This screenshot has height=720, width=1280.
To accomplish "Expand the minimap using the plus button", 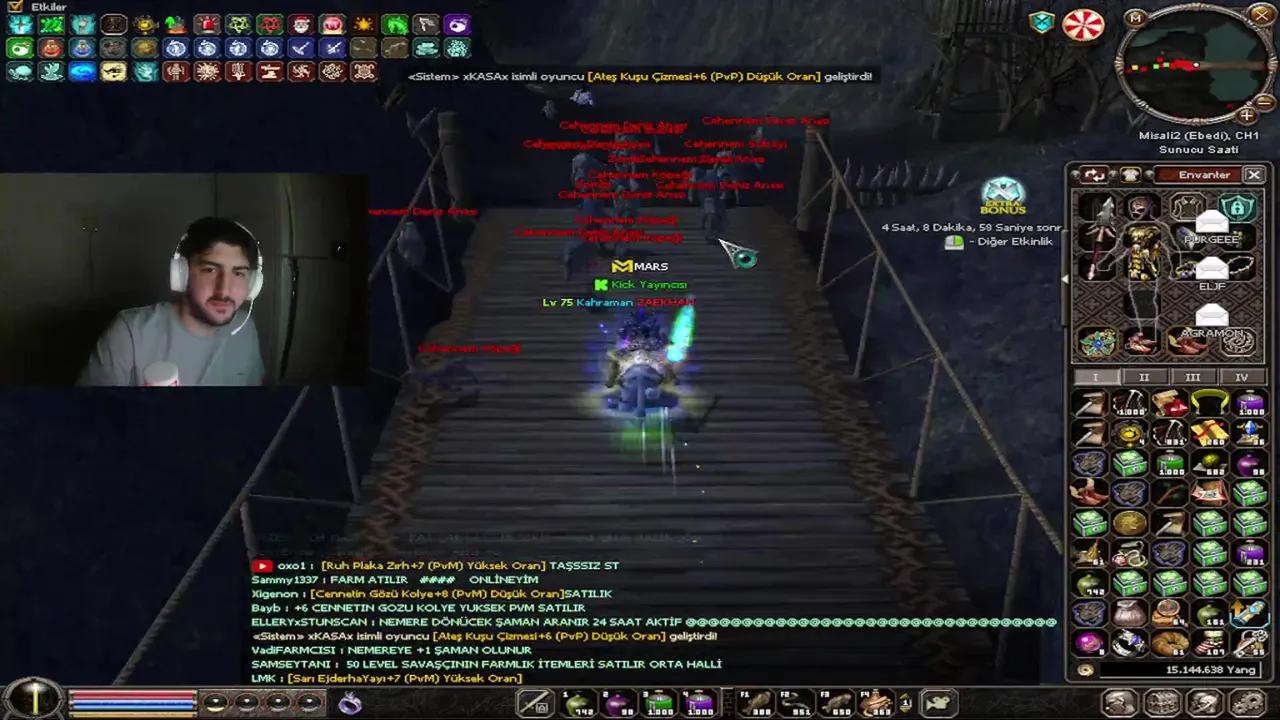I will (x=1244, y=113).
